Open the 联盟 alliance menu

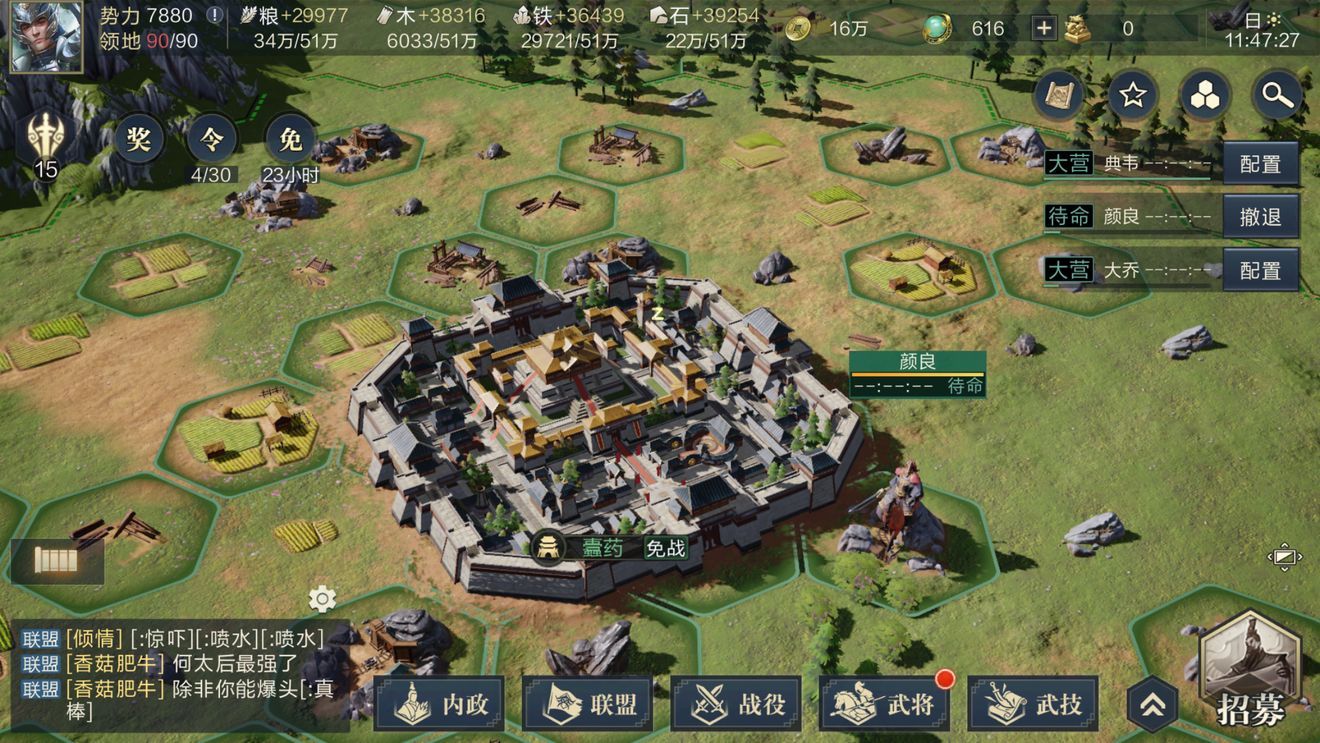coord(588,704)
